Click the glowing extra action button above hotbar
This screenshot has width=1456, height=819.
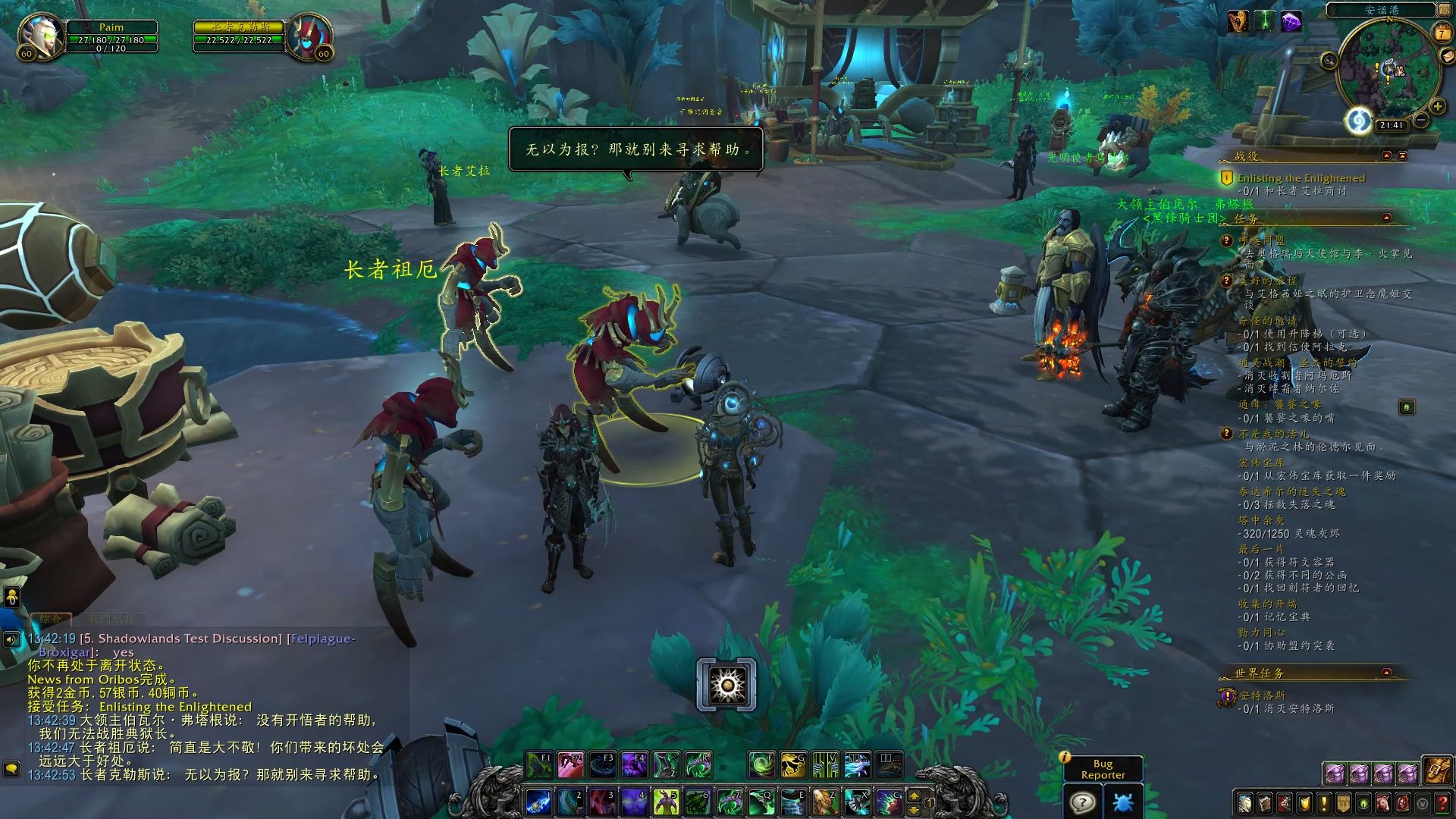[x=726, y=685]
